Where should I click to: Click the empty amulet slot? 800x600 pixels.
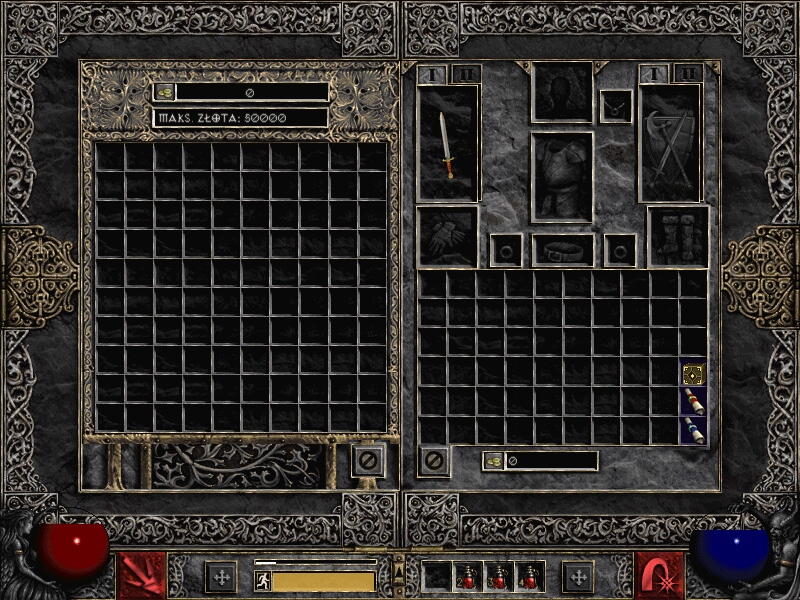click(615, 106)
